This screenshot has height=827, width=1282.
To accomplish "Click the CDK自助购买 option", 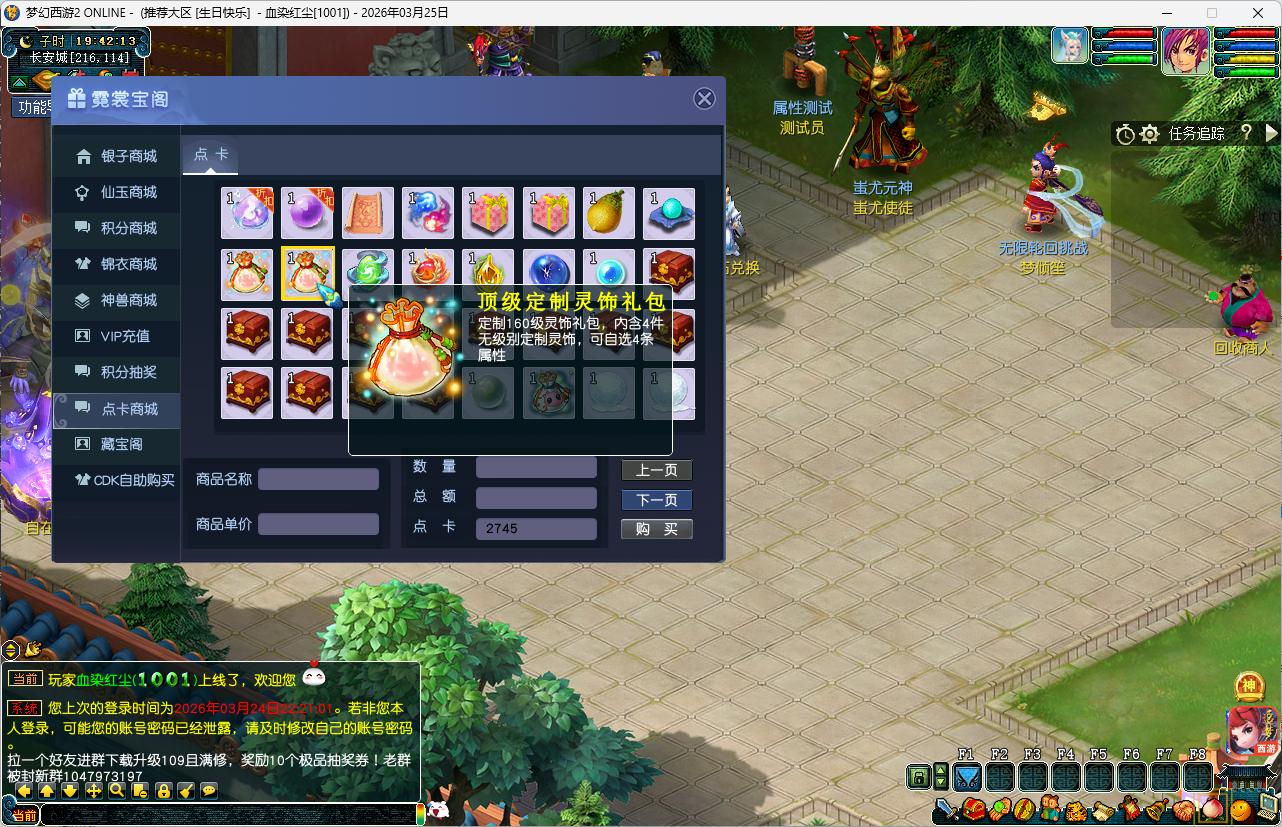I will [133, 480].
